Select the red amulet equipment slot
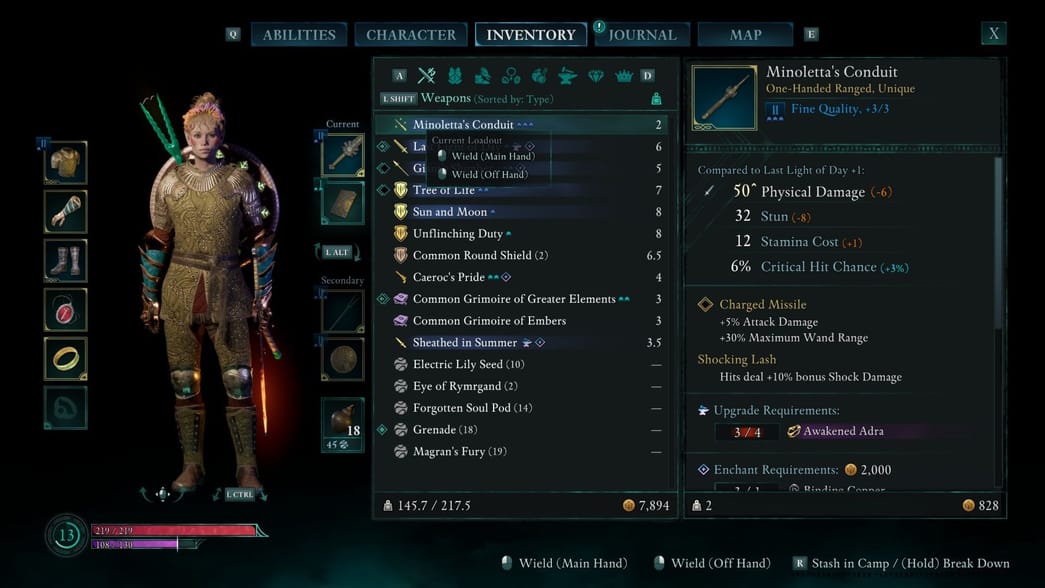Viewport: 1045px width, 588px height. coord(65,310)
